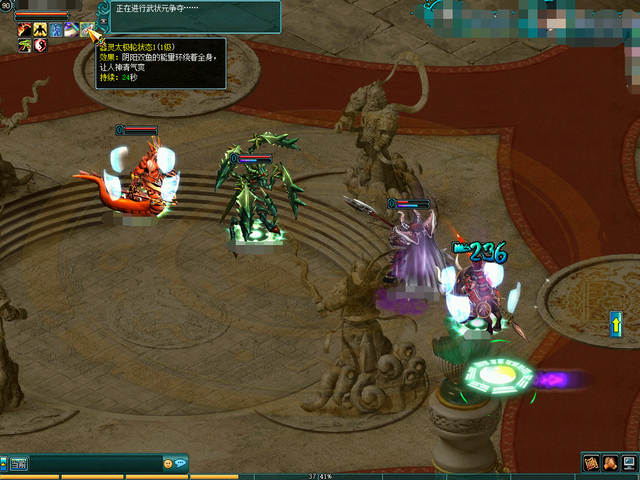Select the red yin-yang status icon
Viewport: 640px width, 480px height.
point(40,45)
